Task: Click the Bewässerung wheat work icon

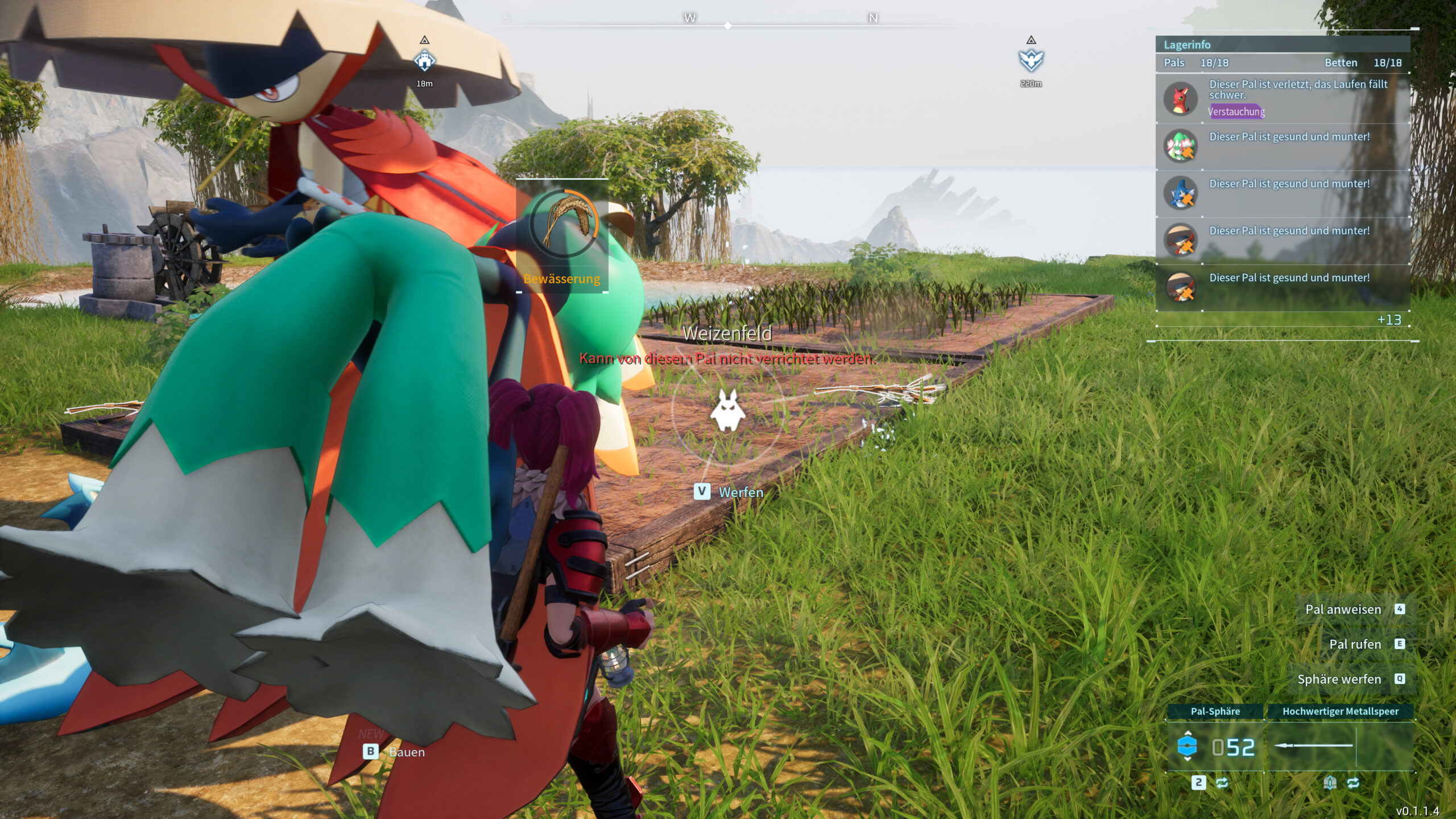Action: (563, 224)
